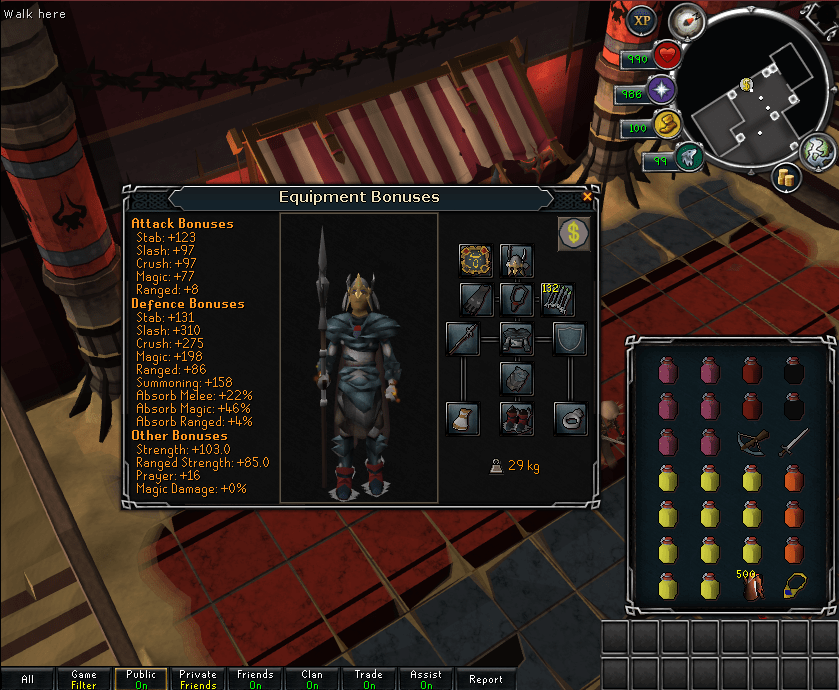Switch to the Clan chat tab

pyautogui.click(x=312, y=679)
